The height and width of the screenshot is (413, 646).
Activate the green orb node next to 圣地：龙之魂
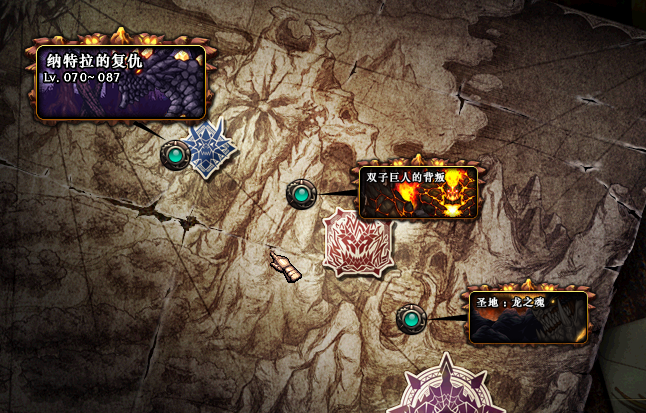410,319
